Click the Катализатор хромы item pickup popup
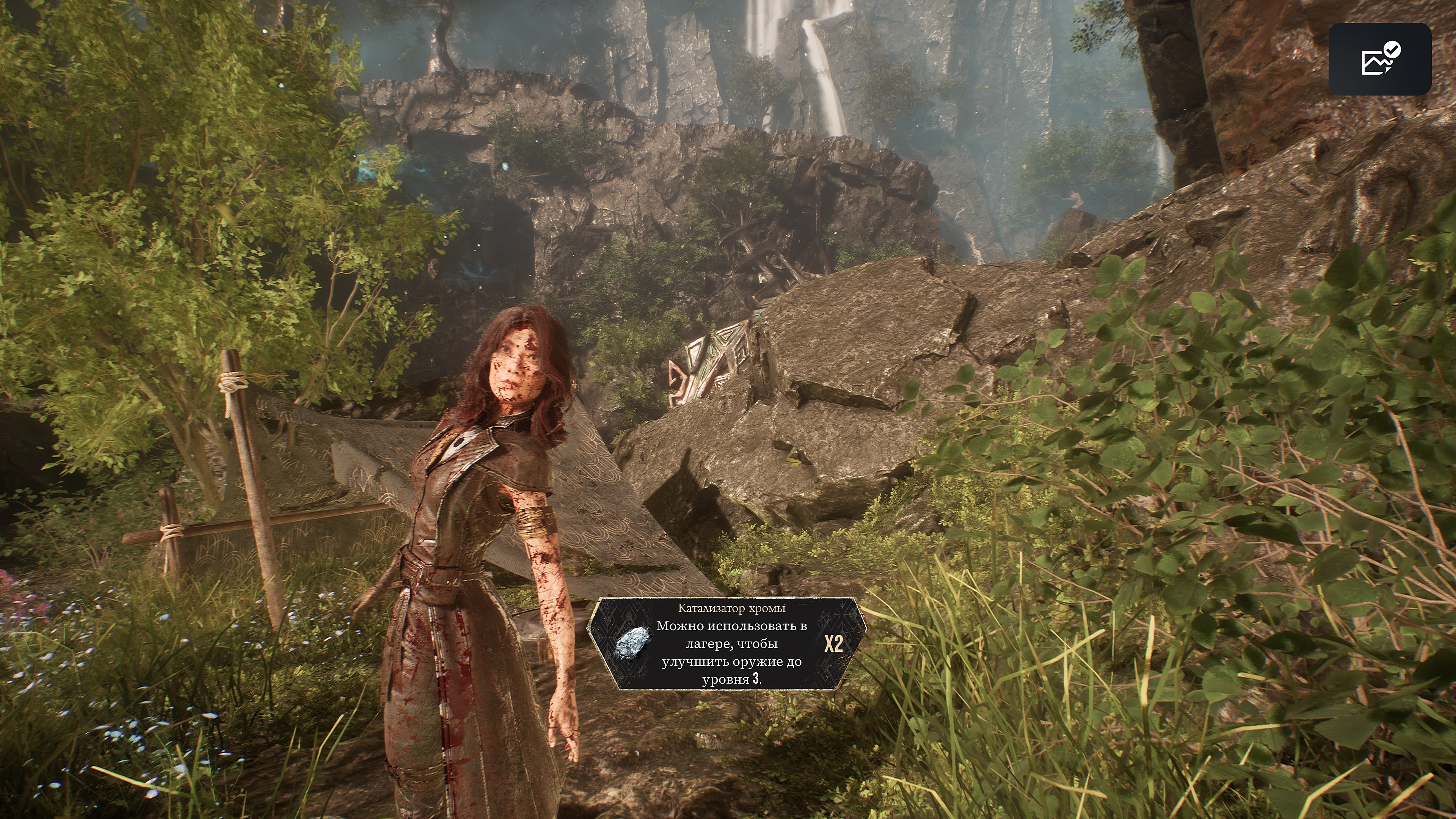This screenshot has width=1456, height=819. 727,644
